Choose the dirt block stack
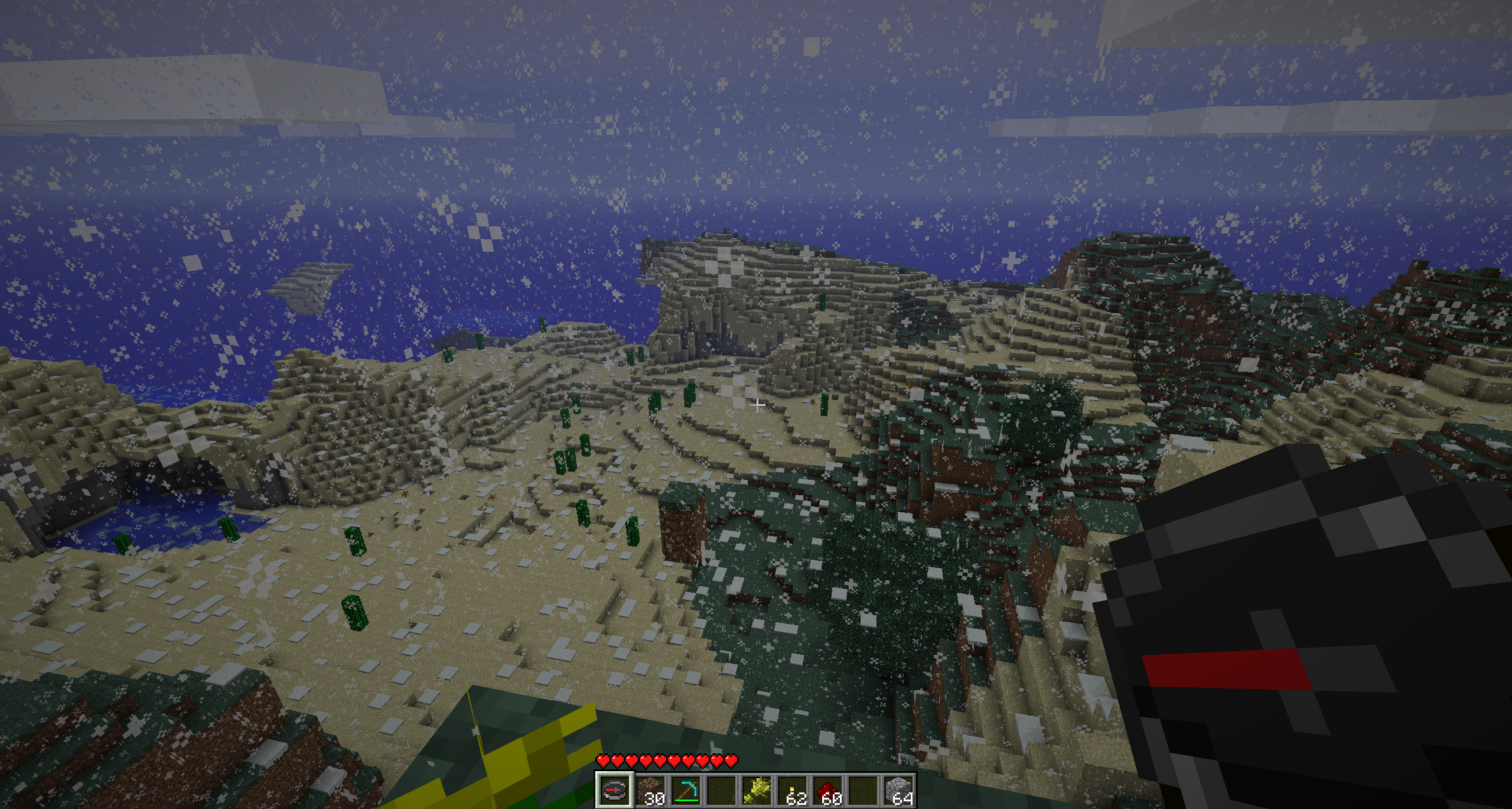This screenshot has height=809, width=1512. click(x=650, y=790)
